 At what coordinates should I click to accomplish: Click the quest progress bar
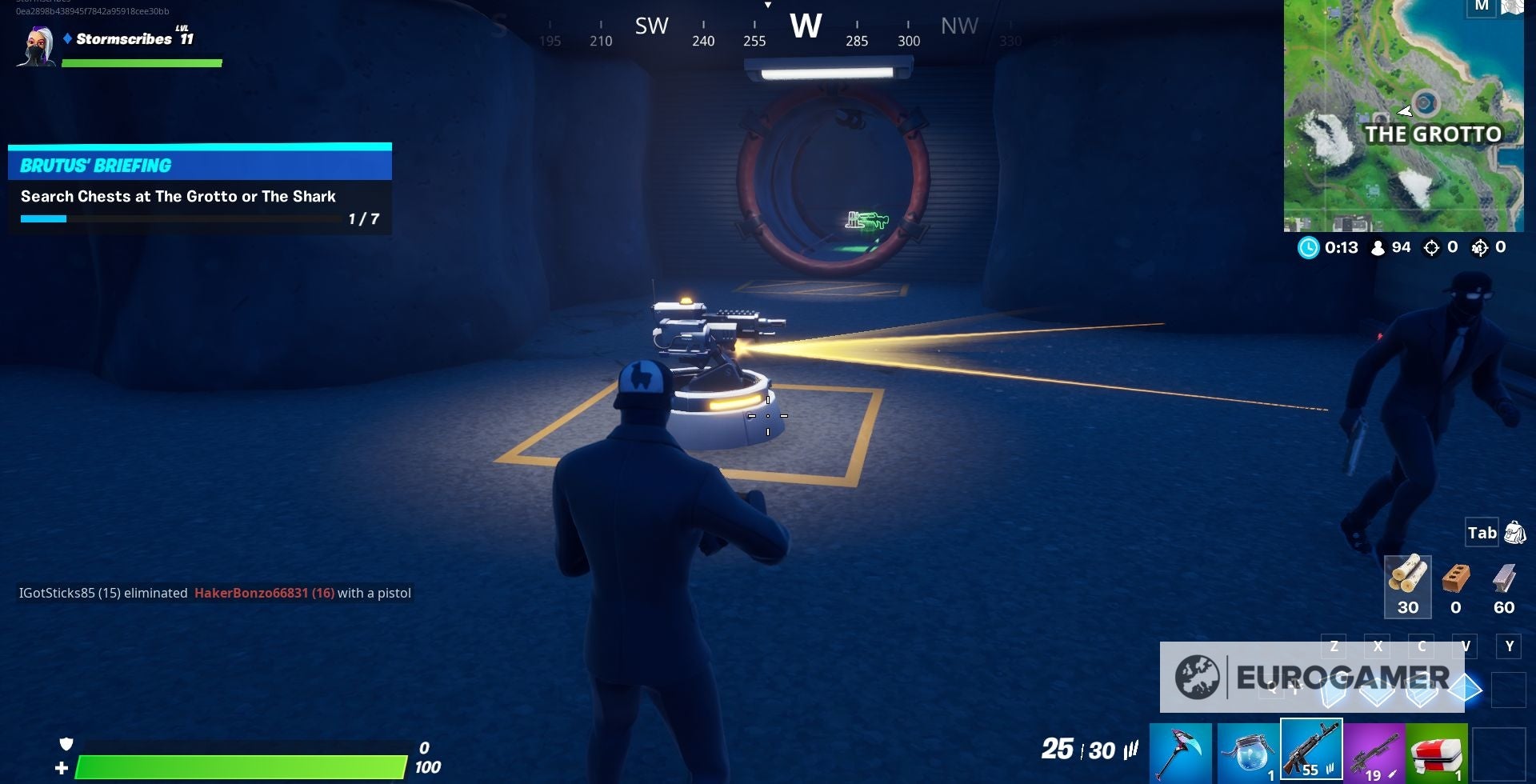[176, 218]
